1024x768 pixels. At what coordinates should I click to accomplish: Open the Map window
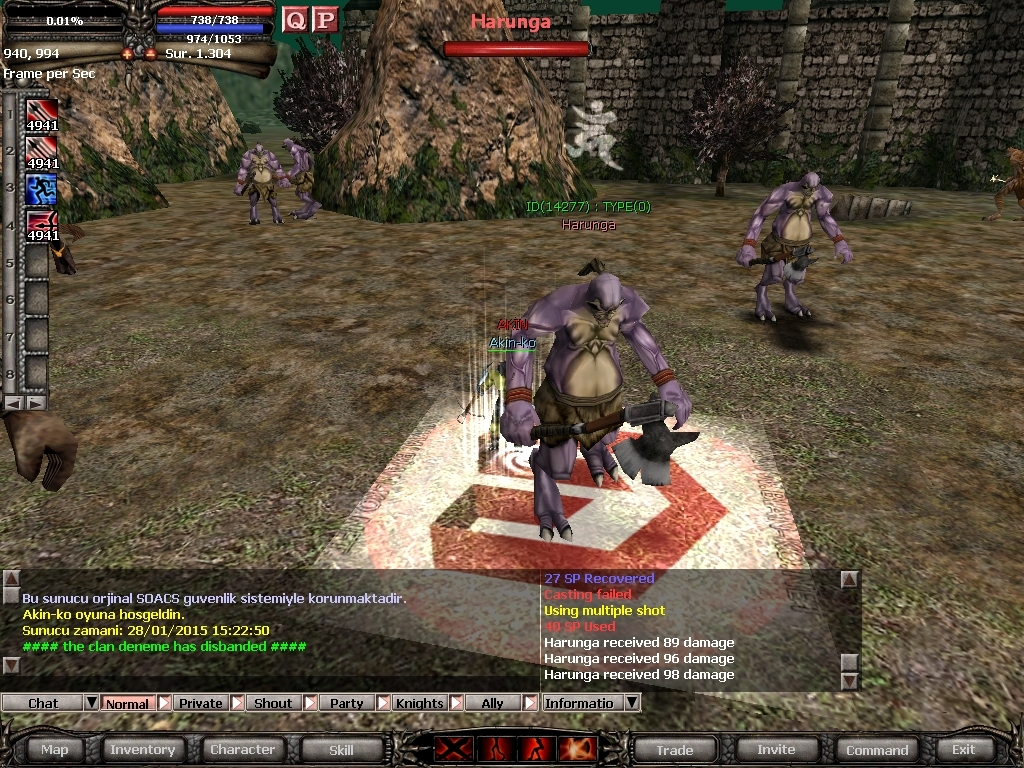coord(55,749)
